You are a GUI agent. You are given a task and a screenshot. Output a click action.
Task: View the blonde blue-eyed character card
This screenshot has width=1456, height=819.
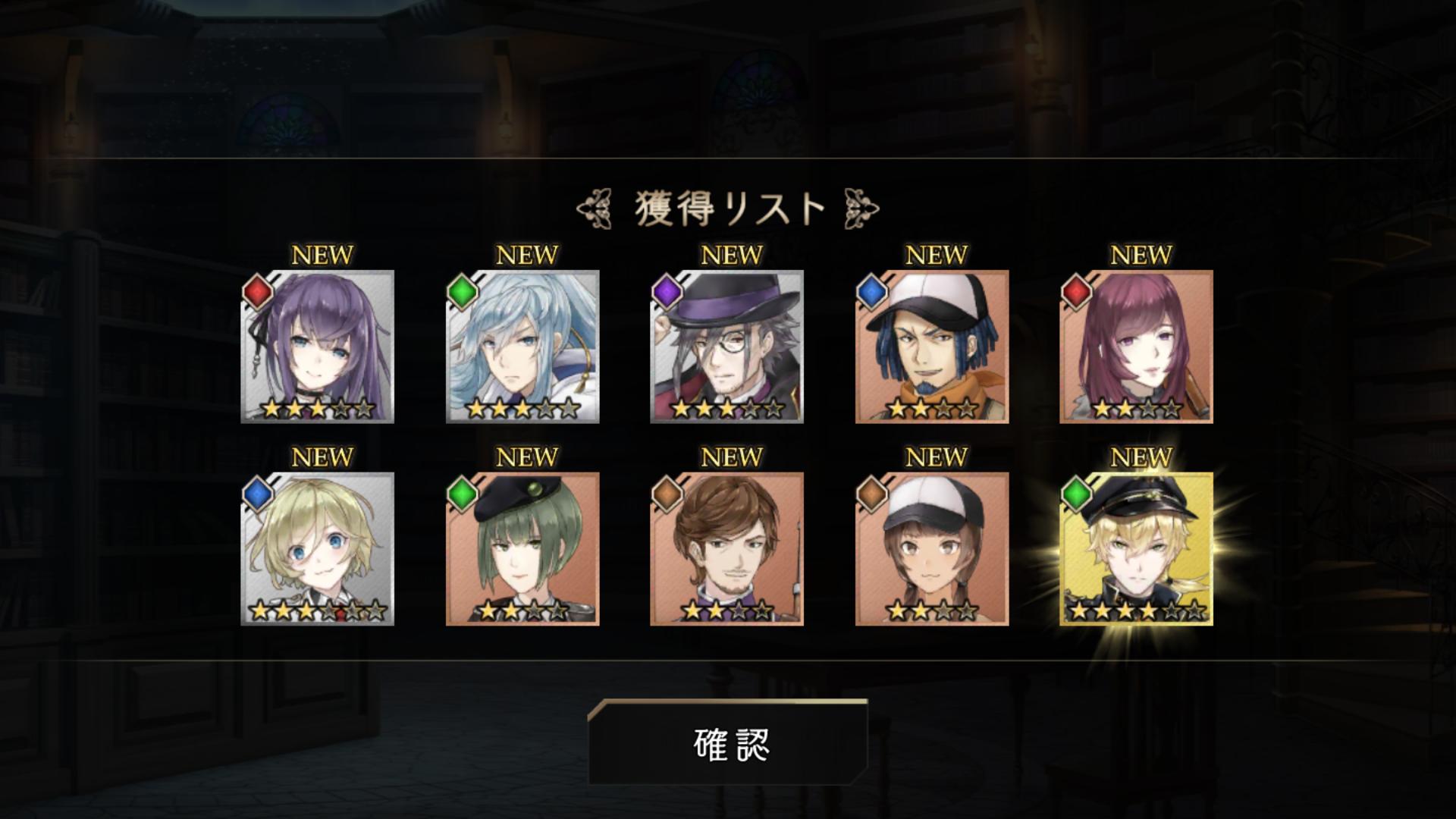318,549
